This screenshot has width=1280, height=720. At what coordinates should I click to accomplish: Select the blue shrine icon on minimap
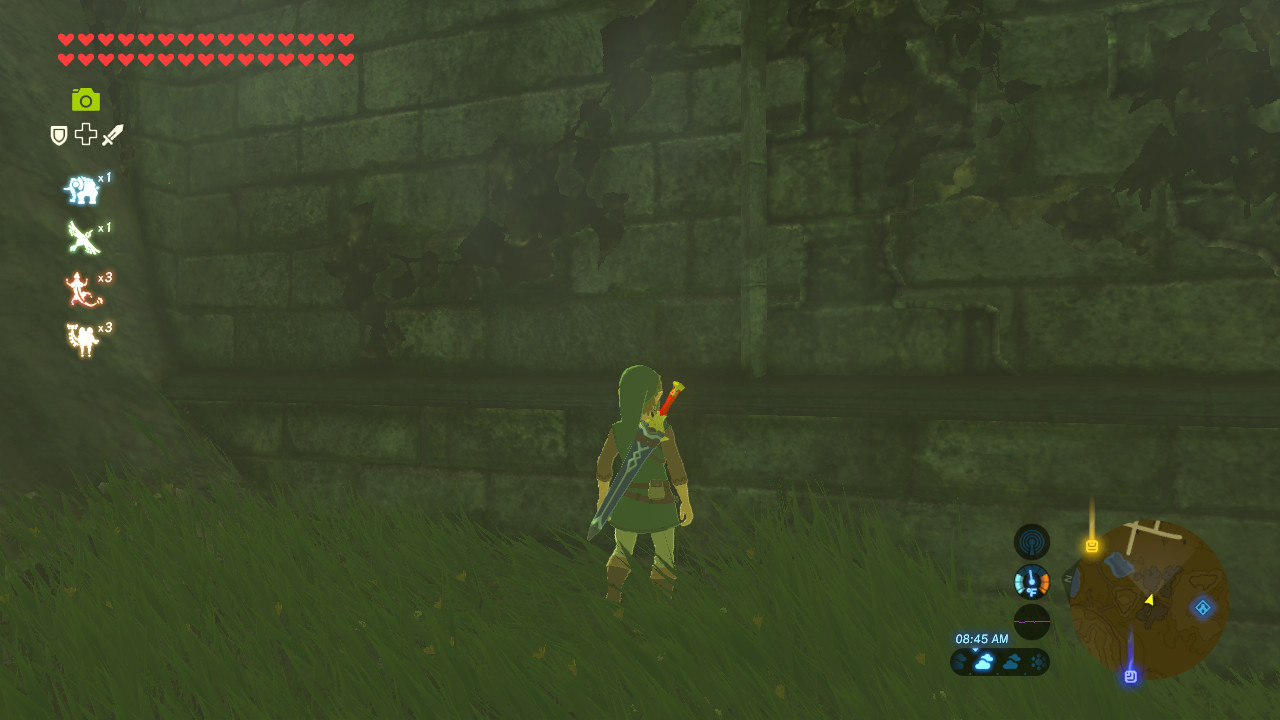1202,607
